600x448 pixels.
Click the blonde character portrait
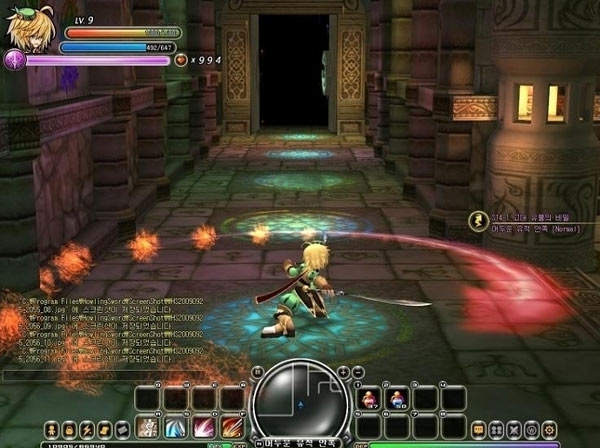27,31
